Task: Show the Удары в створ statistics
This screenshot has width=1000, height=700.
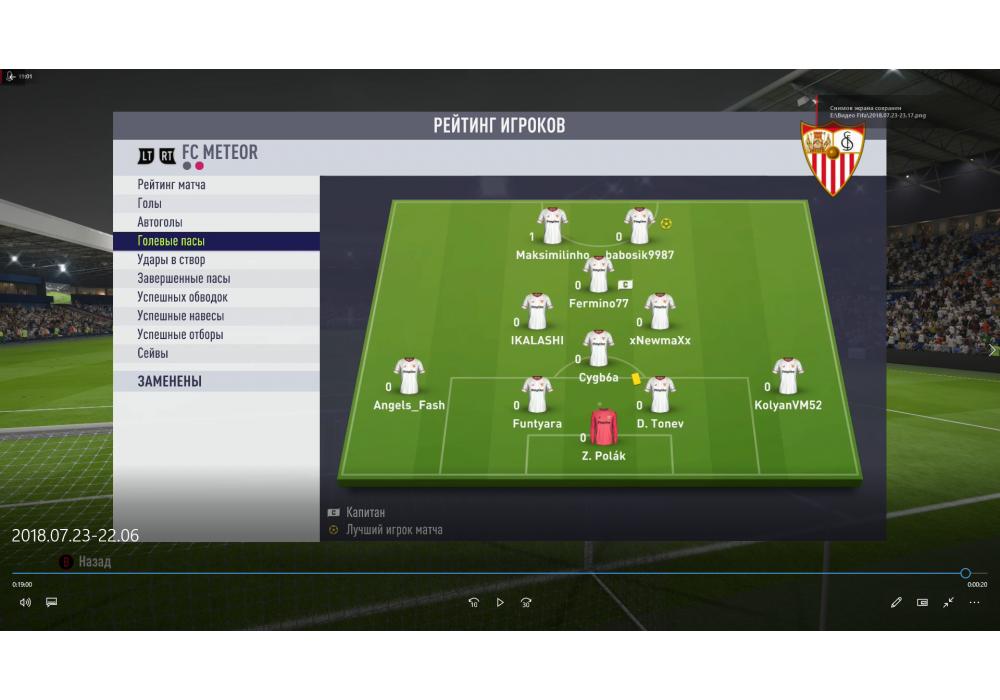Action: [x=171, y=260]
